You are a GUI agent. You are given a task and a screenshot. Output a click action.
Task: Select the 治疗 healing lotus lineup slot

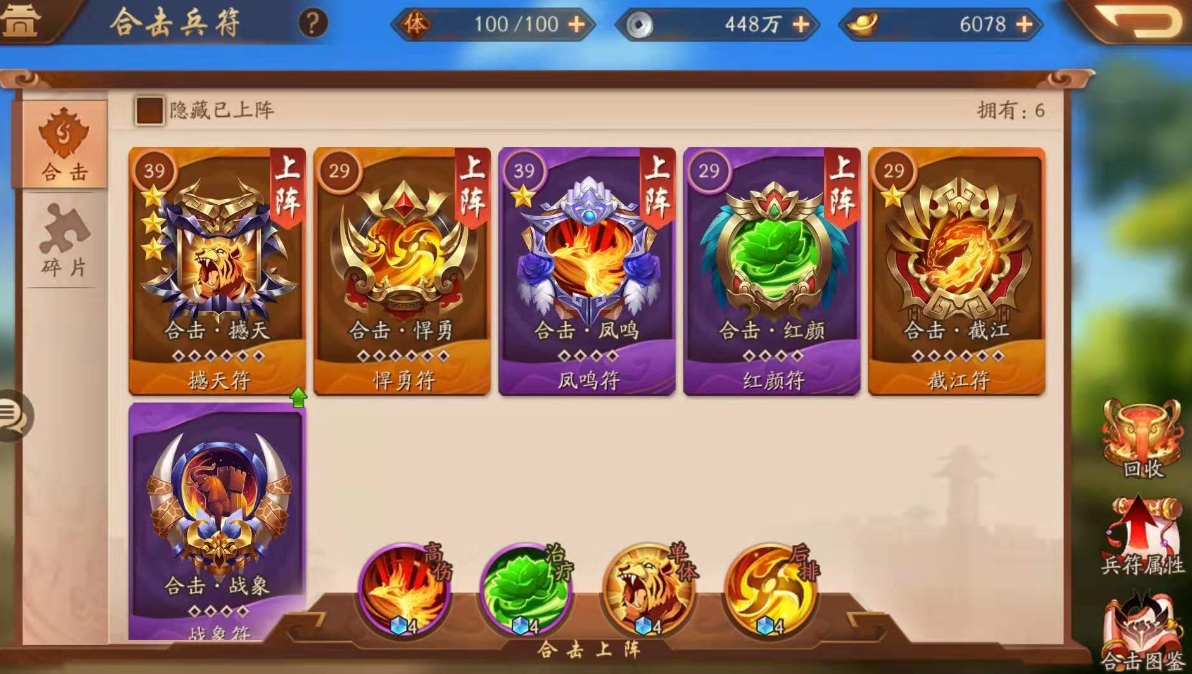click(x=526, y=590)
